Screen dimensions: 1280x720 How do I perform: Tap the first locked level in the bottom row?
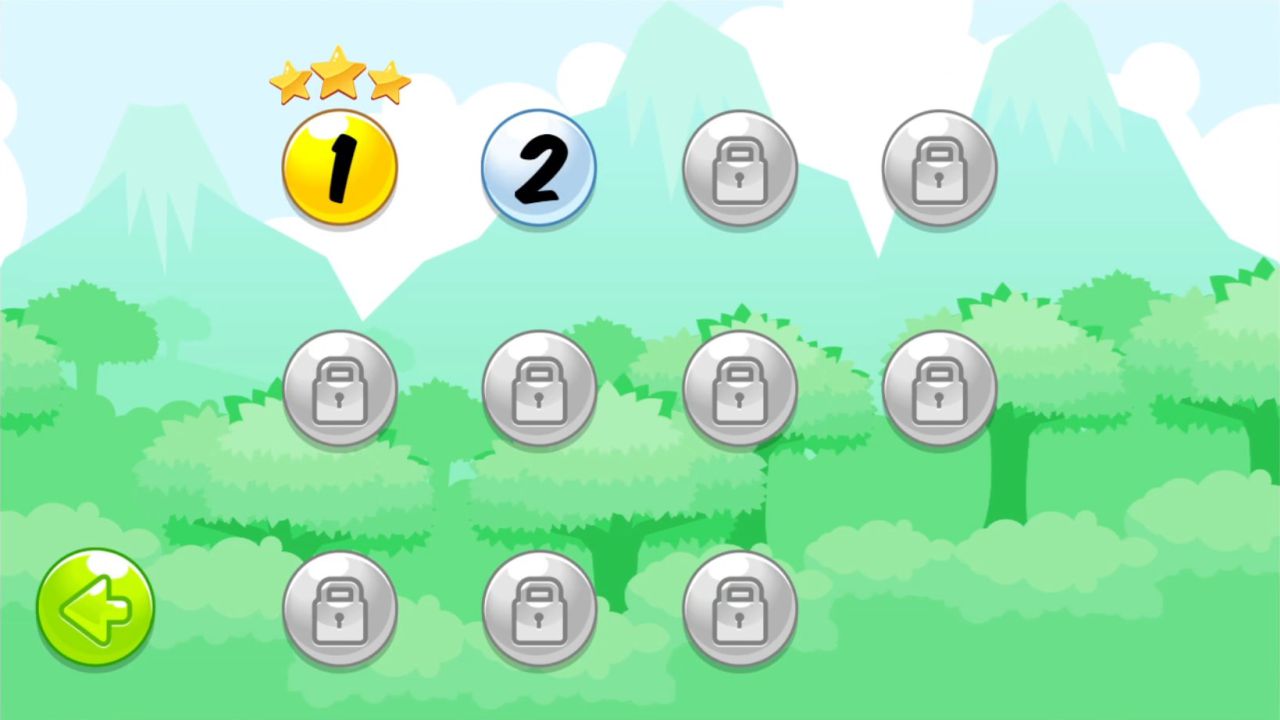[340, 610]
